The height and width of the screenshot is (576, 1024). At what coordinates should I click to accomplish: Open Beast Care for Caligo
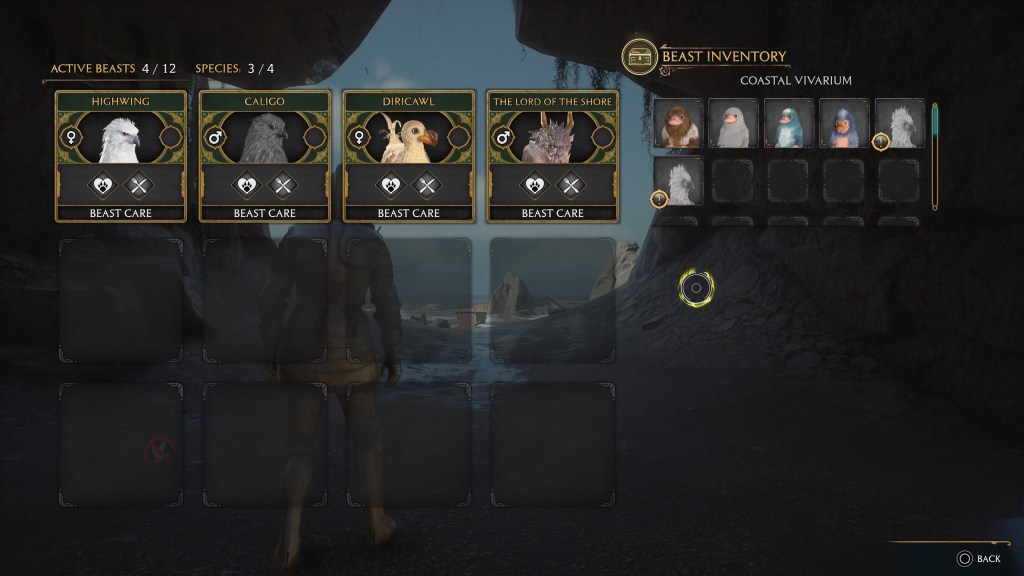265,213
